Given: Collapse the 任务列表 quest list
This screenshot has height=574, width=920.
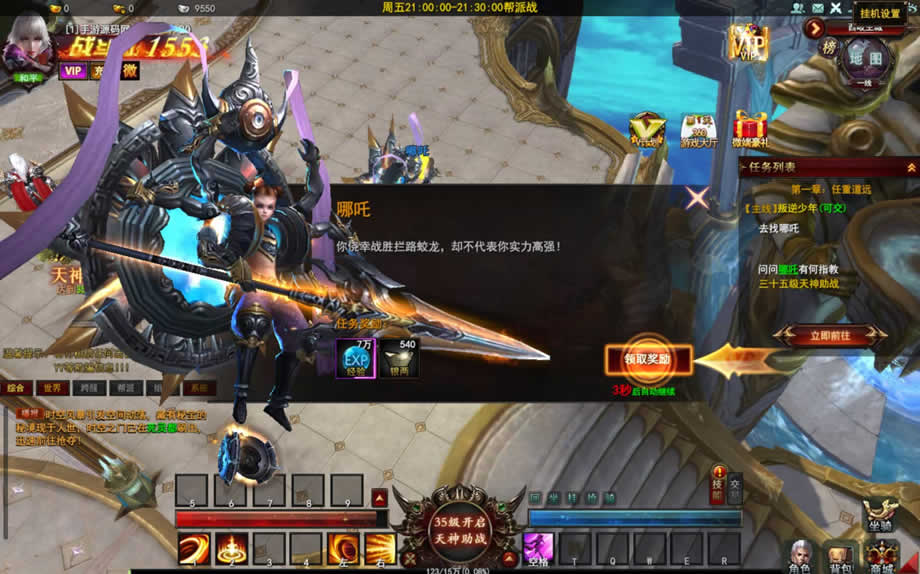Looking at the screenshot, I should [x=910, y=167].
